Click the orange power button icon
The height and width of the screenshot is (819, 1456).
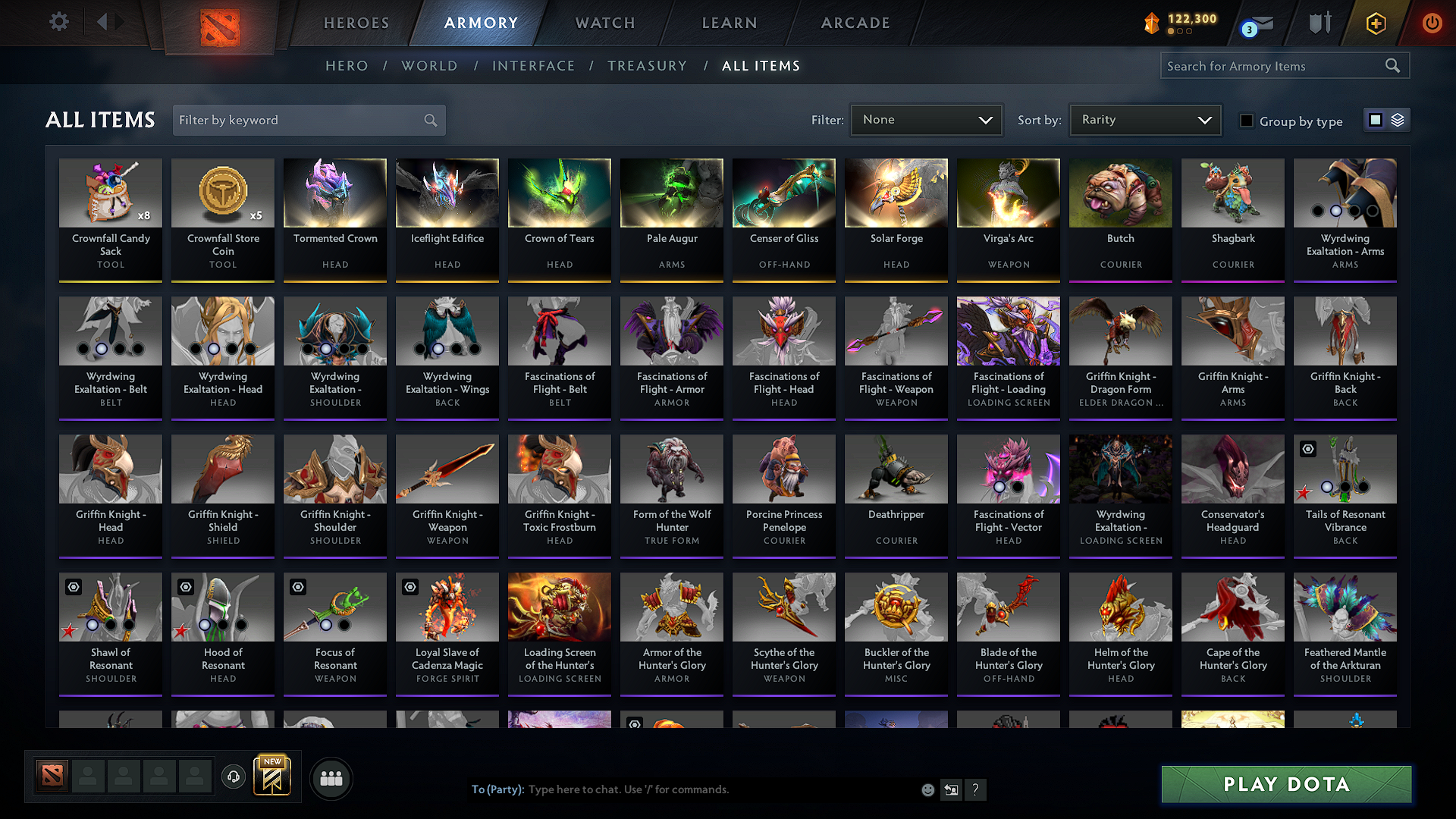point(1432,24)
